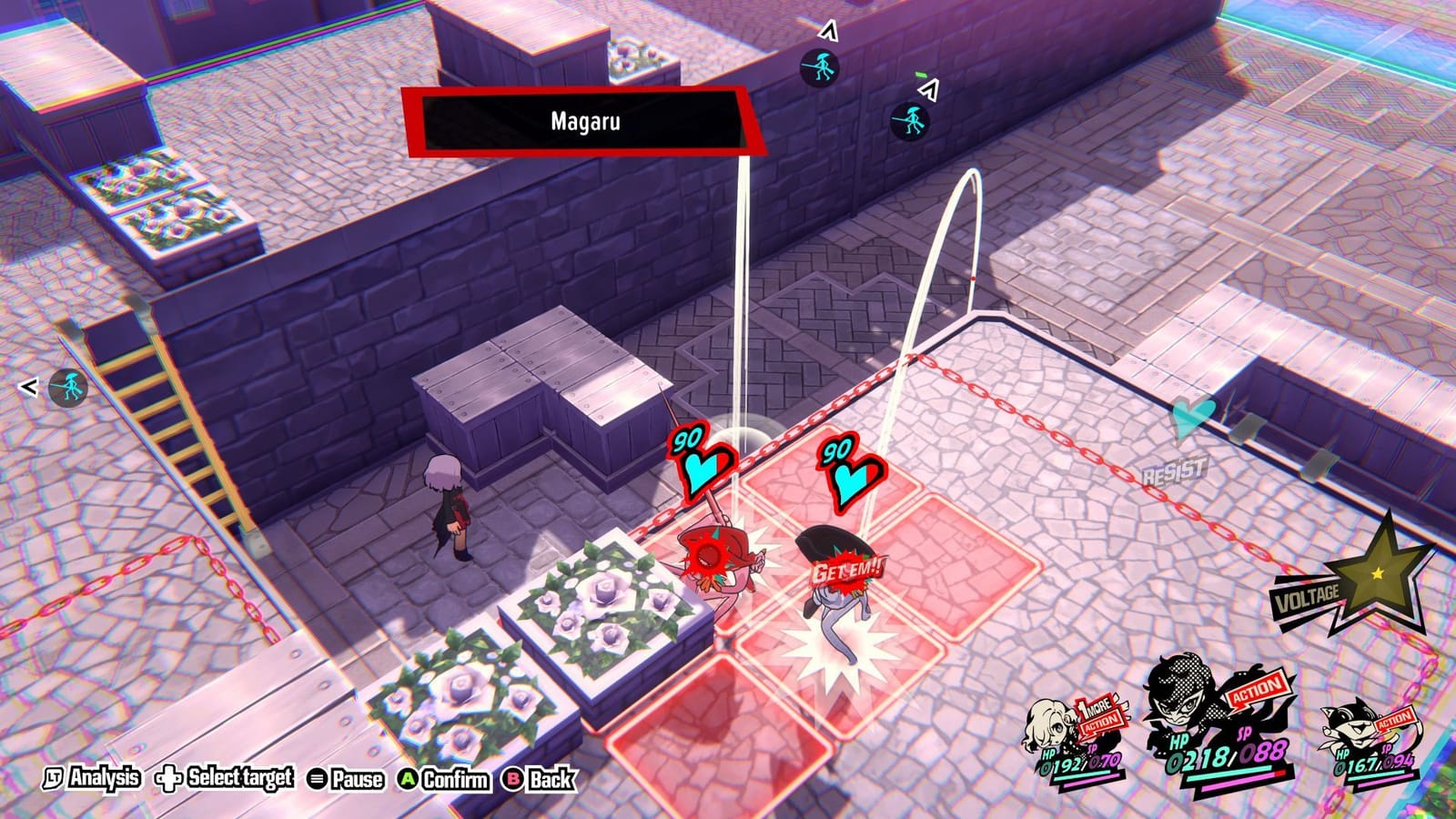This screenshot has height=819, width=1456.
Task: Click the Voltage star icon
Action: pos(1382,573)
